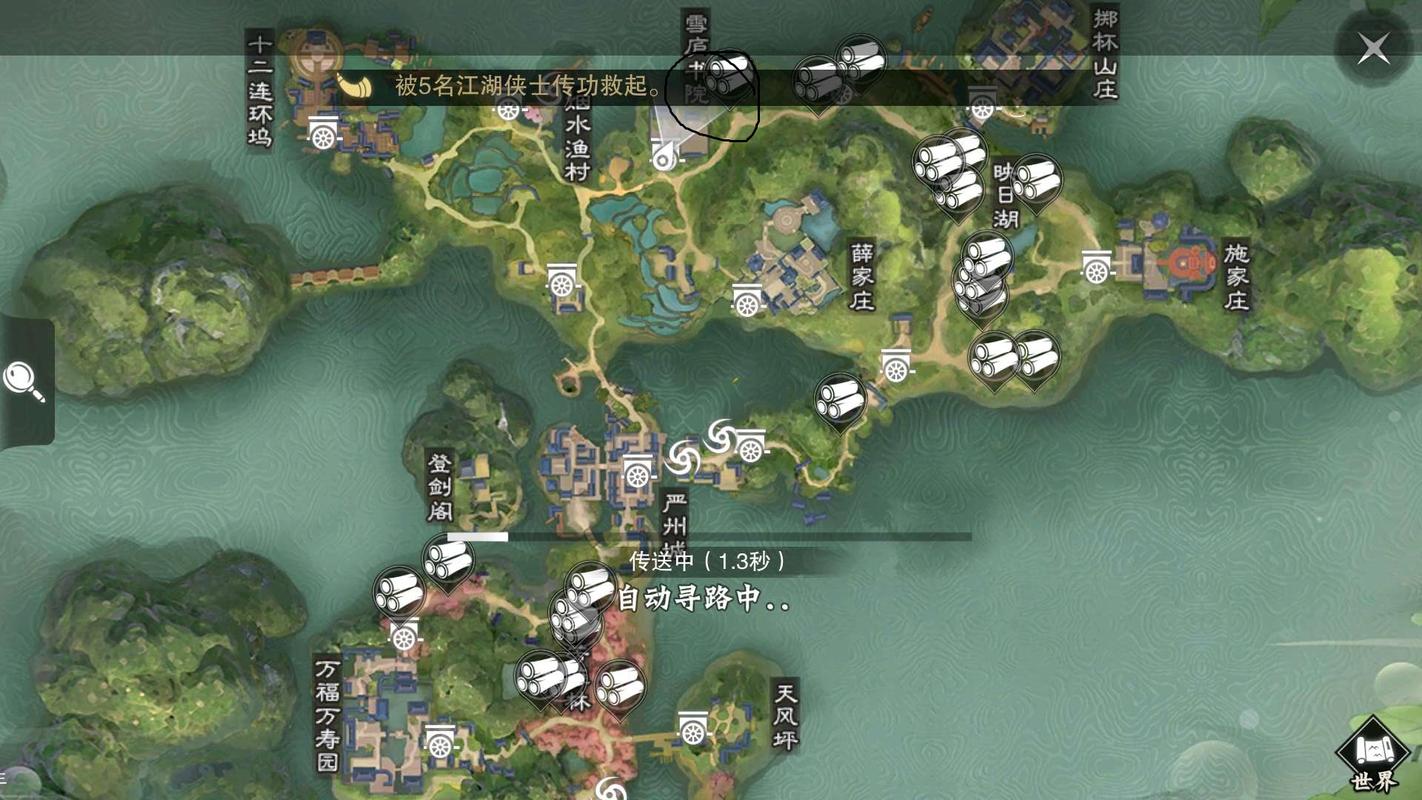Click the magnifier search icon on left edge
The width and height of the screenshot is (1422, 800).
click(x=24, y=380)
